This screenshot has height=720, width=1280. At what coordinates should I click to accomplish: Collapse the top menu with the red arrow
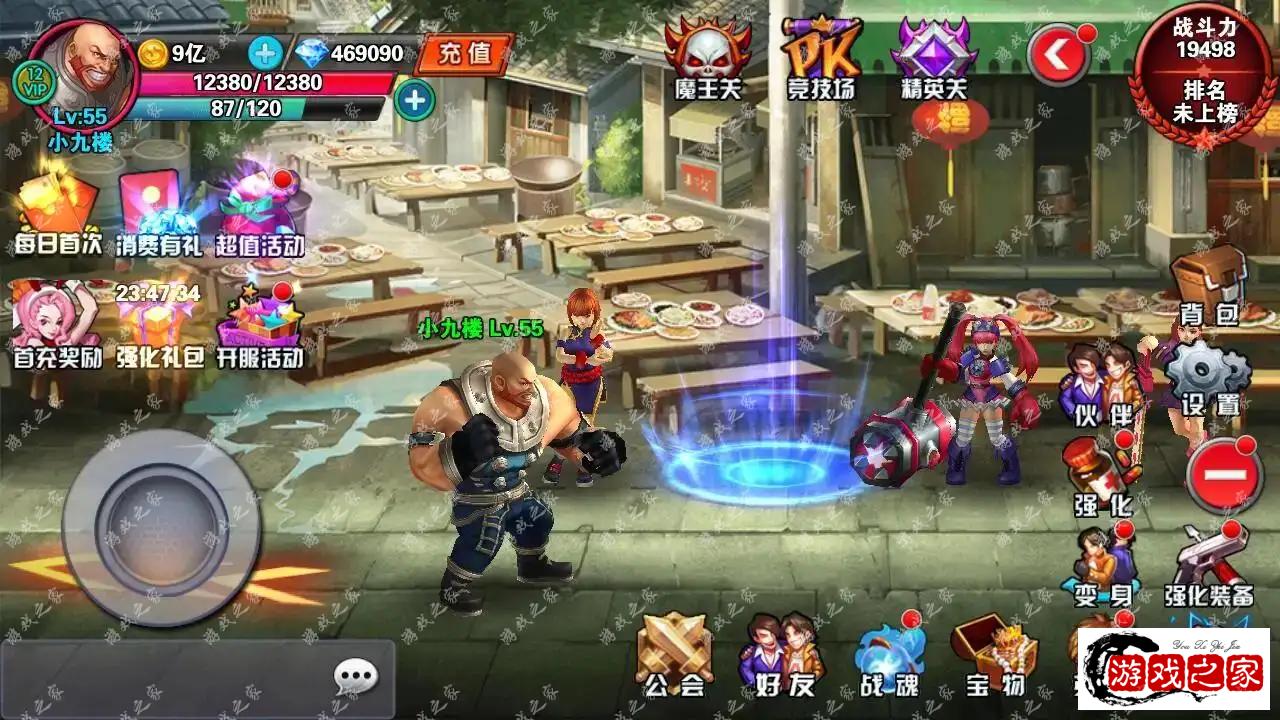pyautogui.click(x=1058, y=57)
